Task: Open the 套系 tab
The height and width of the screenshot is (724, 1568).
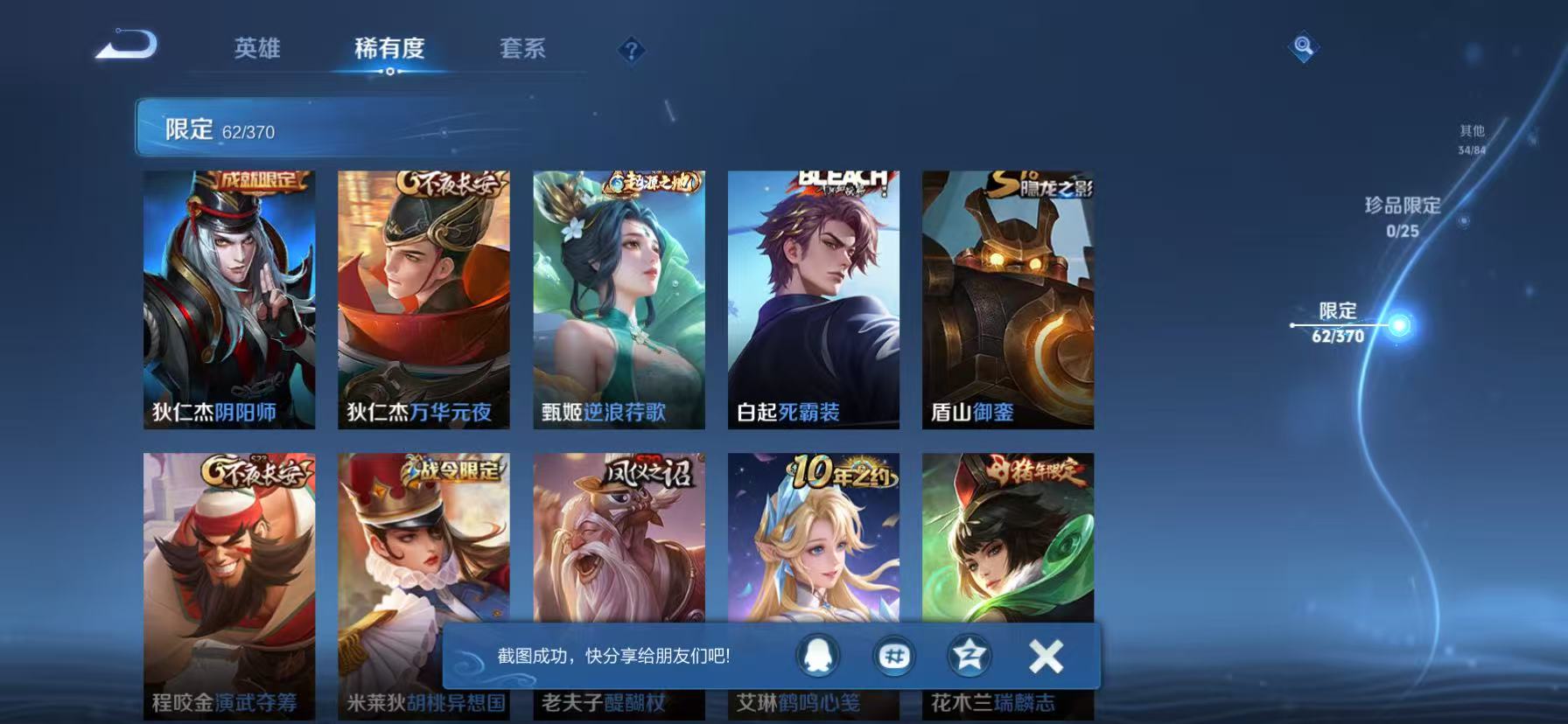Action: point(521,50)
